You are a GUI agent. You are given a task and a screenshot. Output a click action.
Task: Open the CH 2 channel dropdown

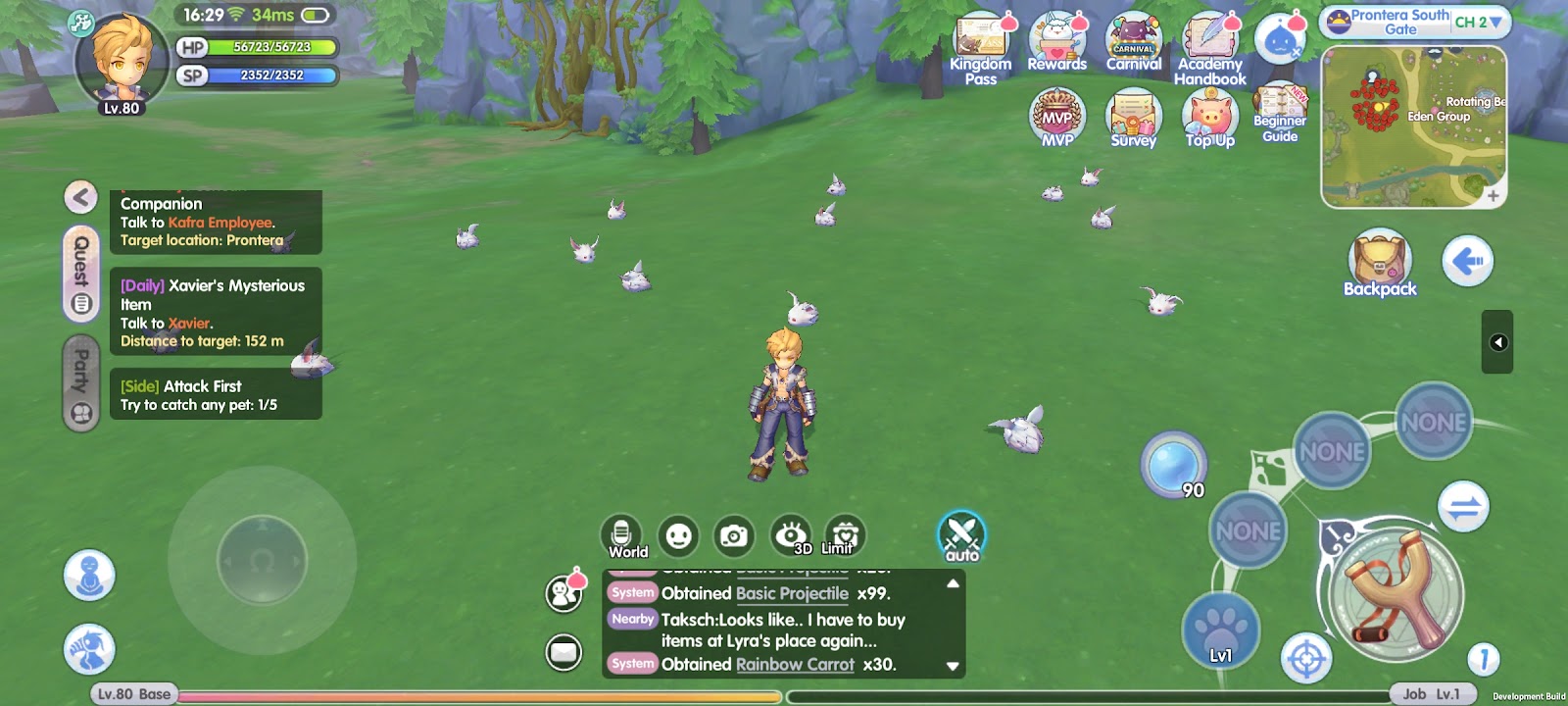[x=1478, y=22]
